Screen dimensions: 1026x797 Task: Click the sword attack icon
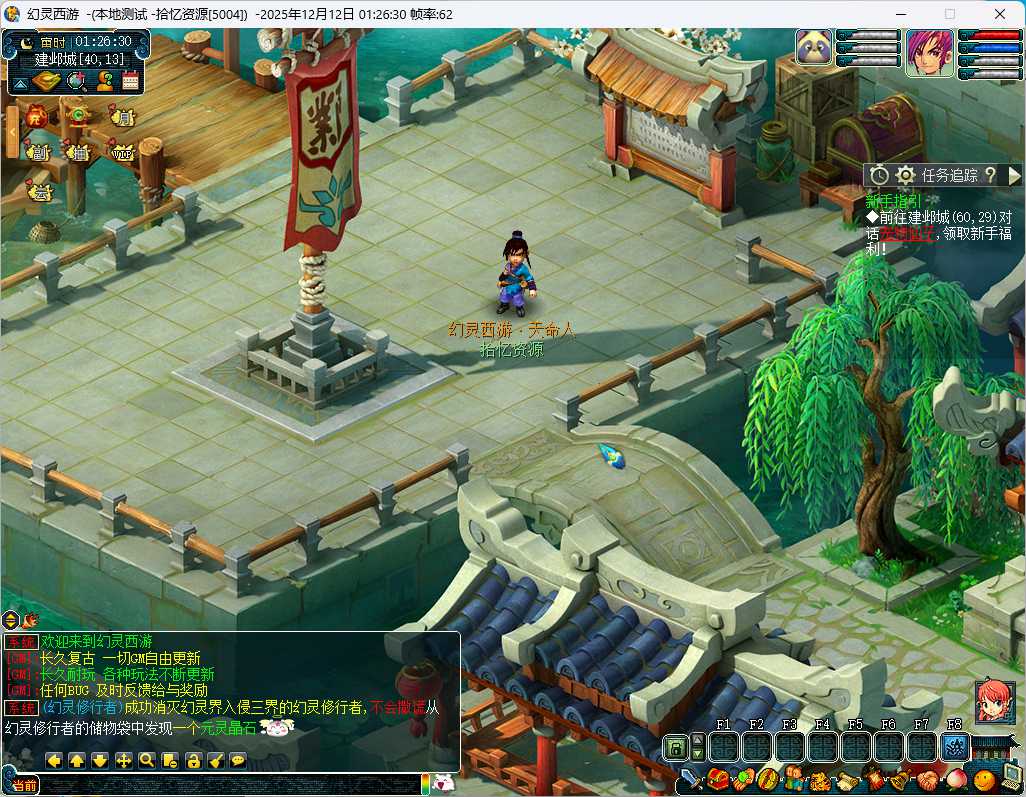click(692, 778)
